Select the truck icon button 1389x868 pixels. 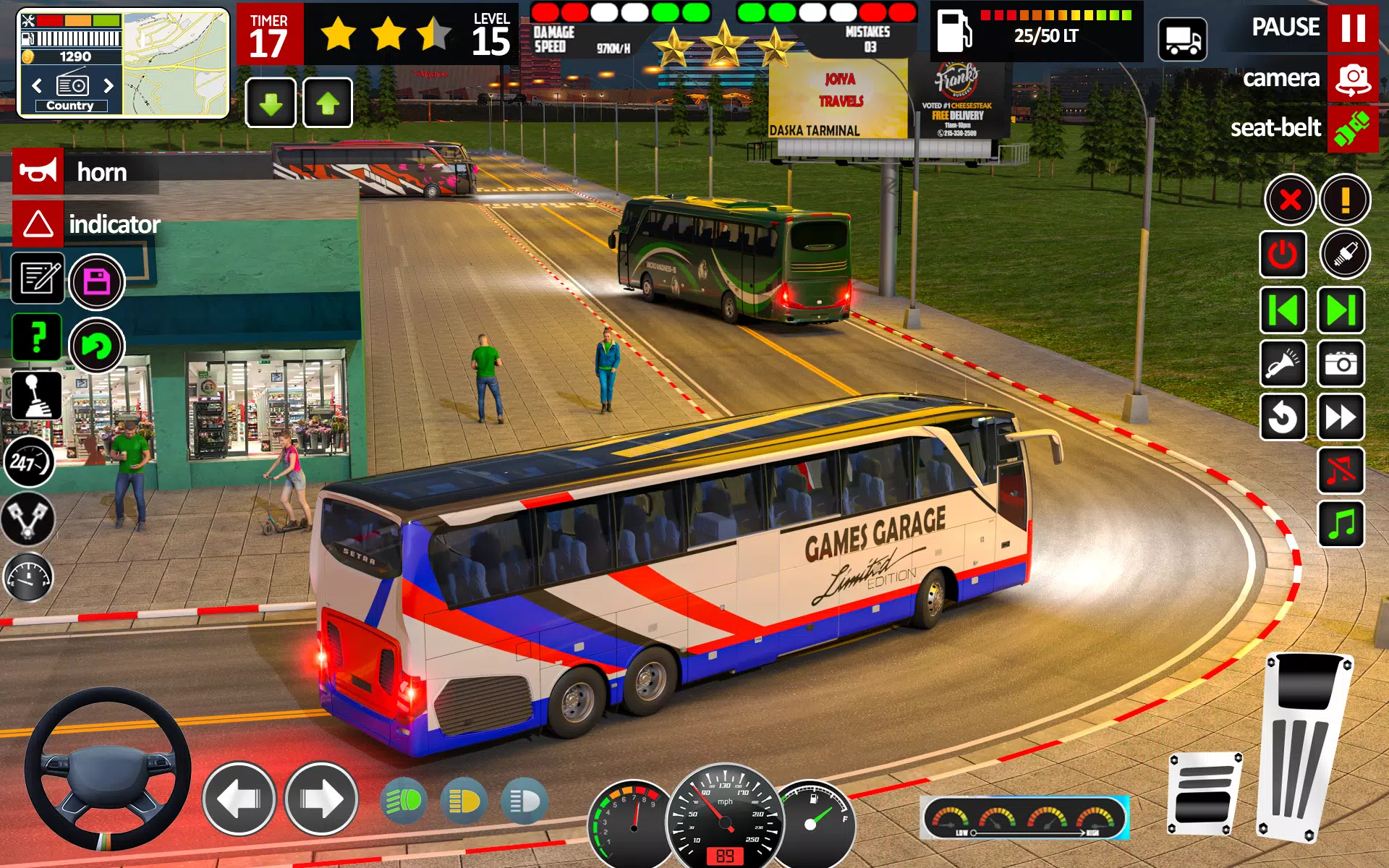[x=1182, y=39]
